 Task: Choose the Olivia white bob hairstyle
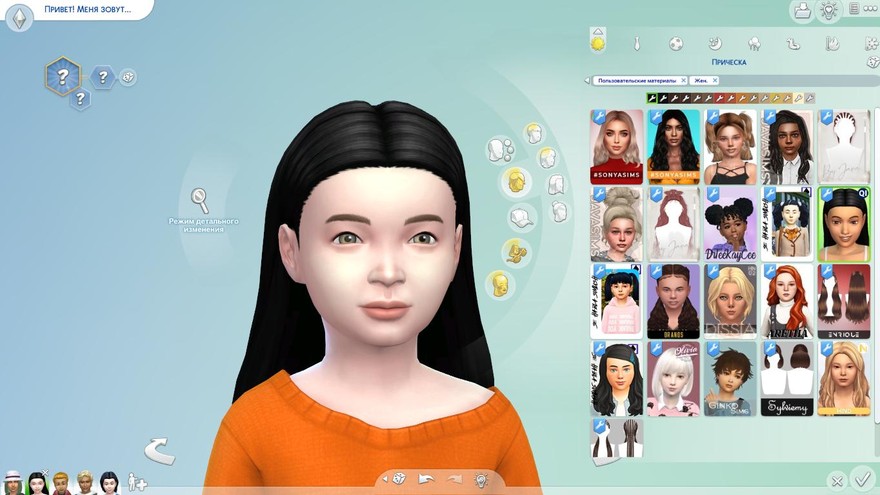tap(673, 378)
